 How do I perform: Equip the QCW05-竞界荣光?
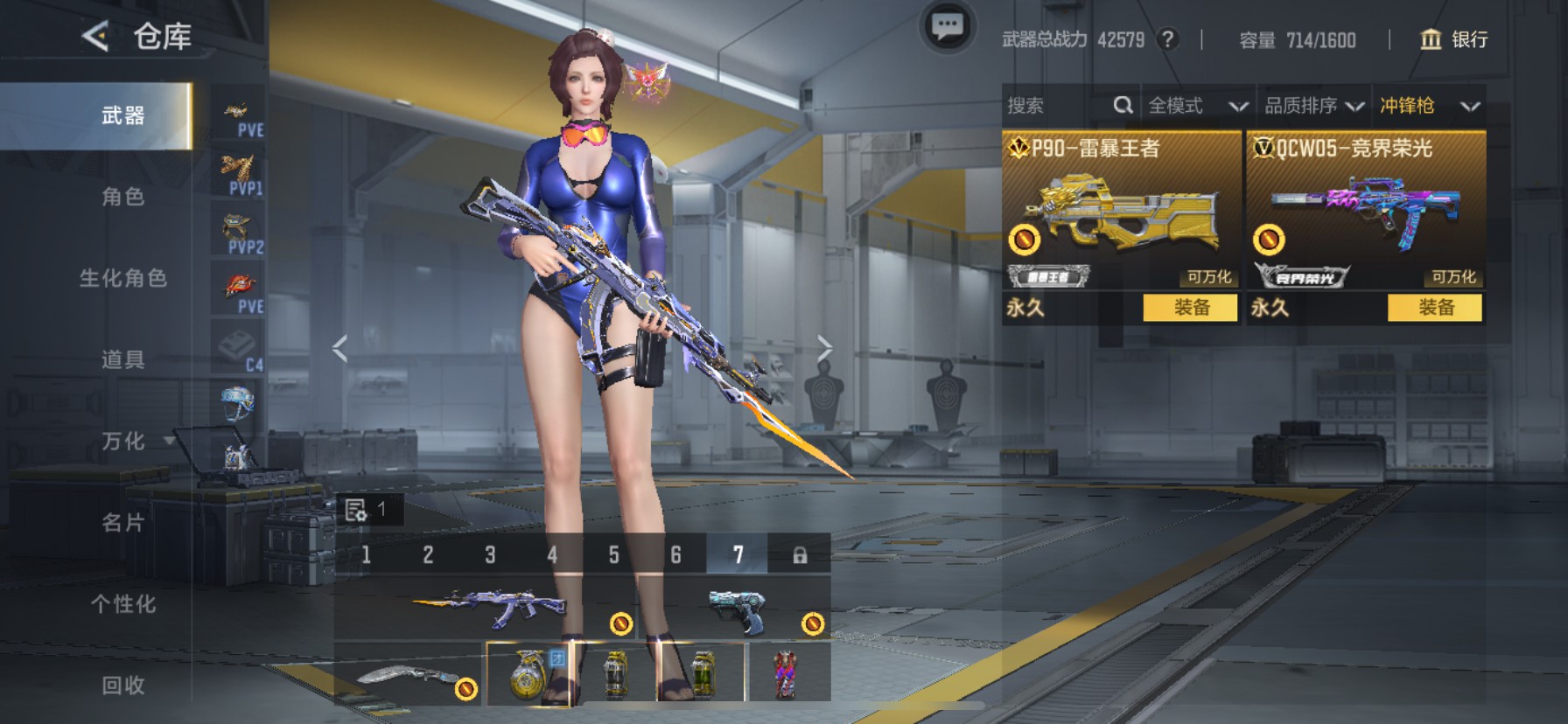point(1435,308)
